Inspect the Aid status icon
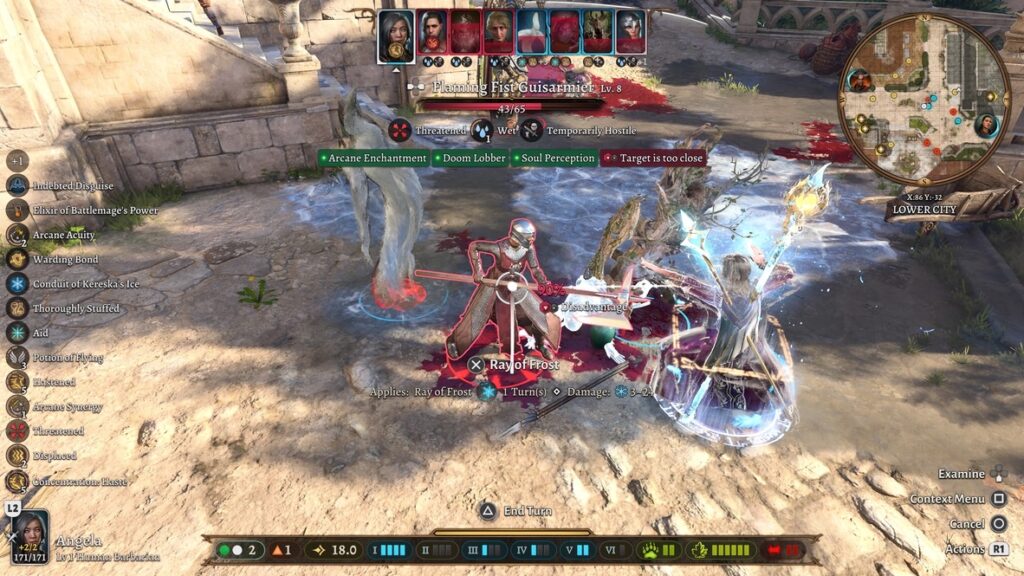1024x576 pixels. coord(17,333)
